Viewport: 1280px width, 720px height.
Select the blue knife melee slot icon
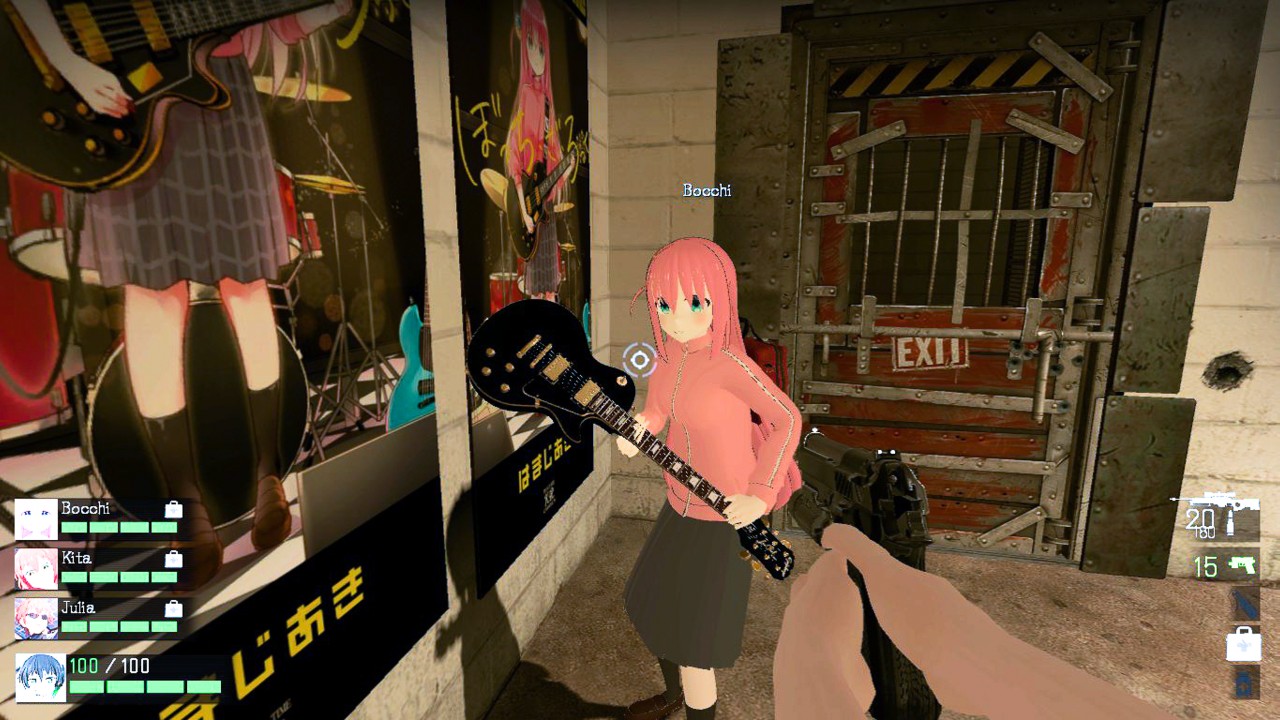tap(1242, 602)
